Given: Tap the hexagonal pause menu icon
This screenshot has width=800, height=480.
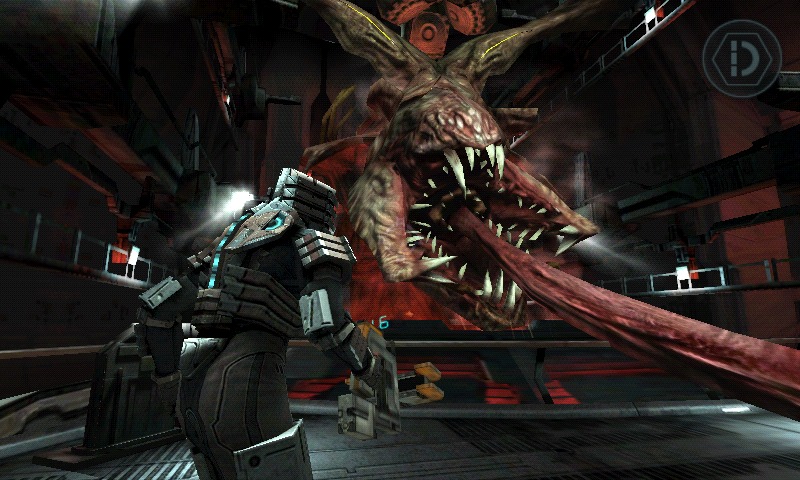Looking at the screenshot, I should 741,59.
